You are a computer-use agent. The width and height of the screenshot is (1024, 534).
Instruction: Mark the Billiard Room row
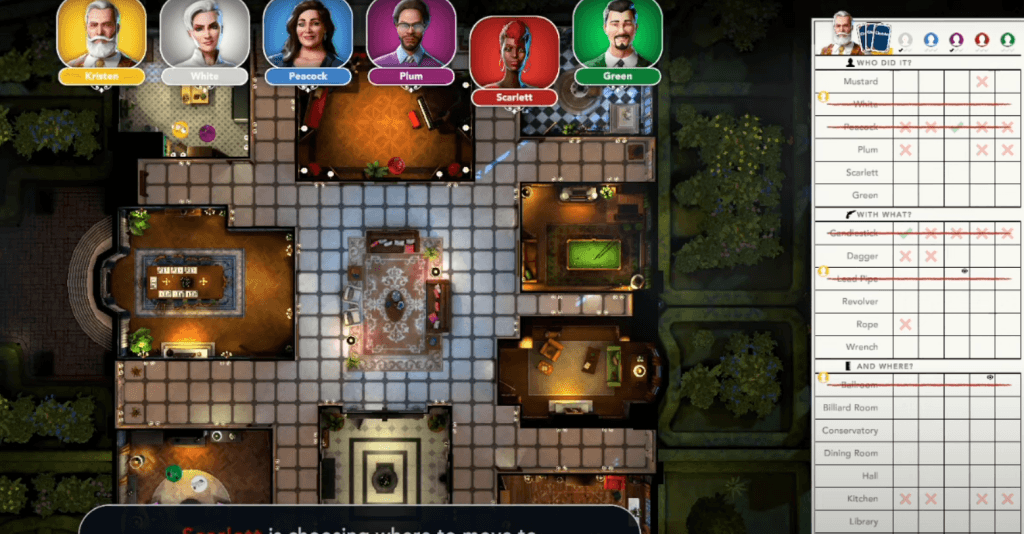pos(850,407)
